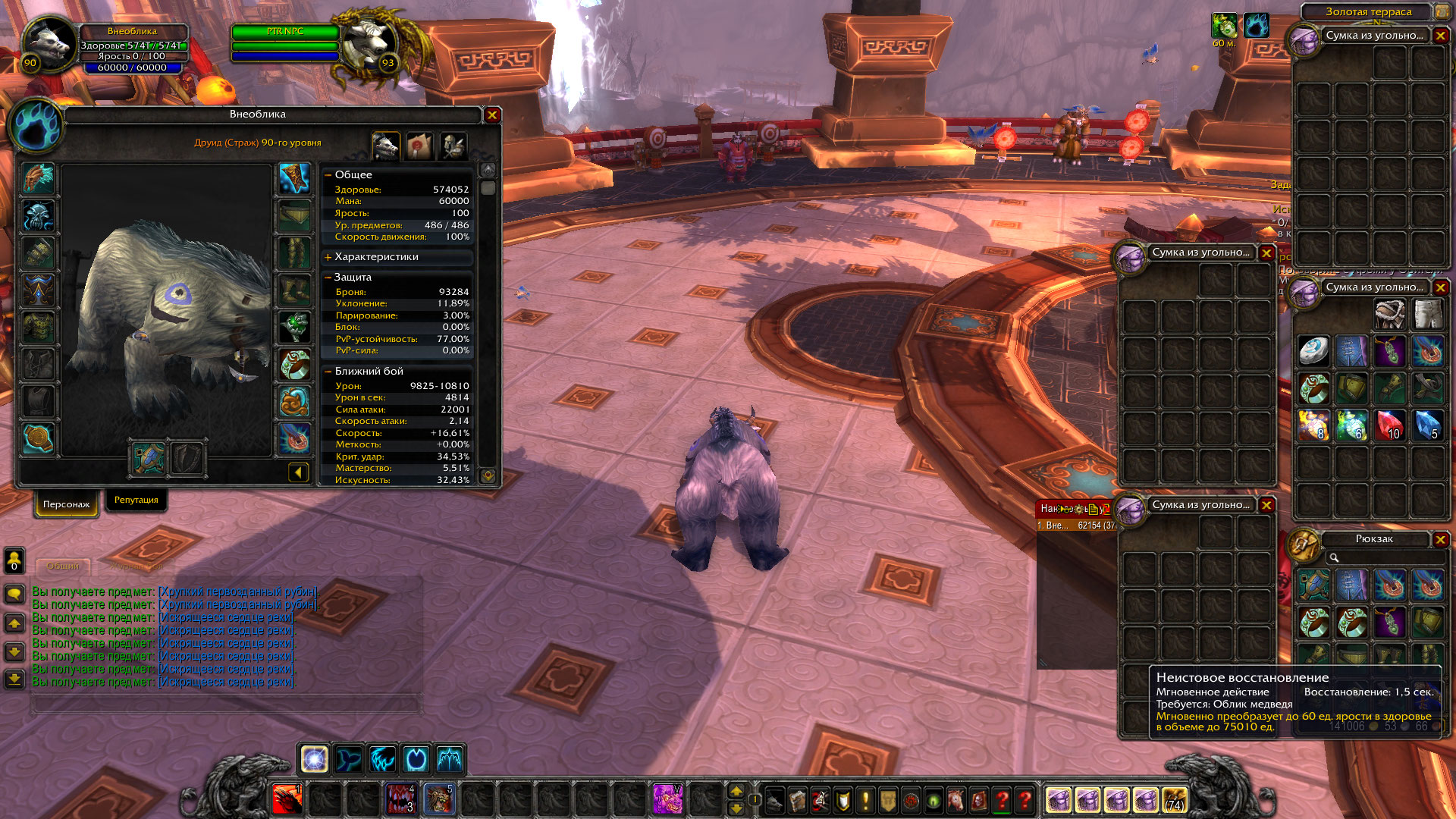Viewport: 1456px width, 819px height.
Task: Close the Внеоблика character window
Action: click(x=492, y=115)
